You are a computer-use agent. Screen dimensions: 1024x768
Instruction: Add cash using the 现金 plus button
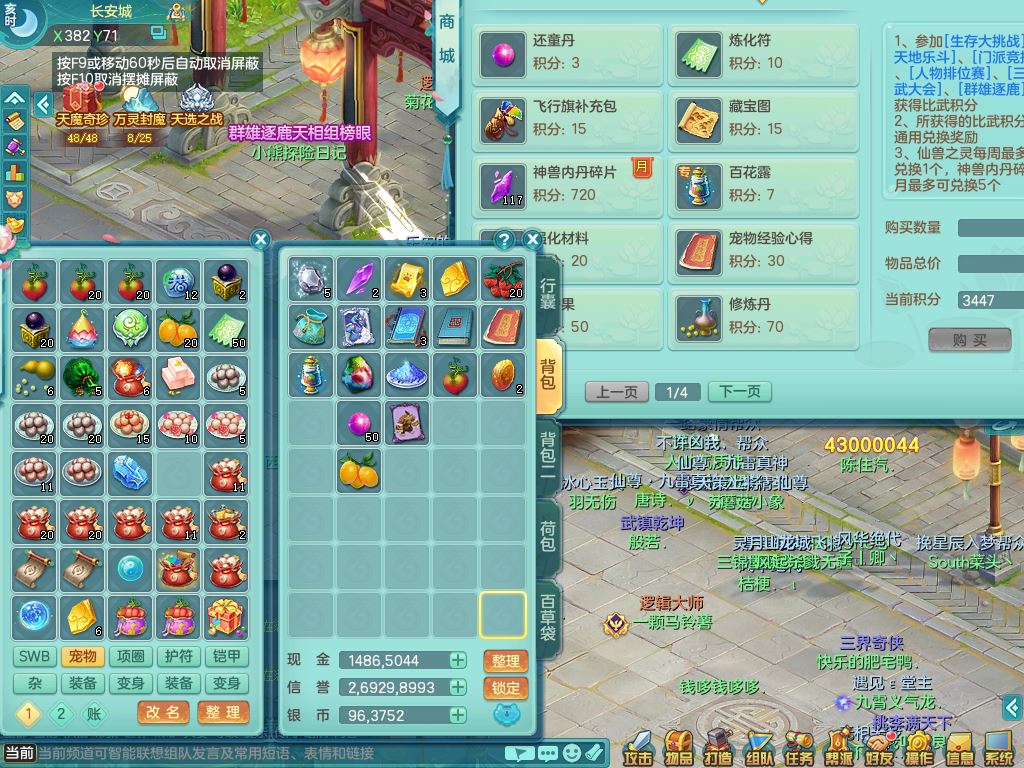click(457, 661)
